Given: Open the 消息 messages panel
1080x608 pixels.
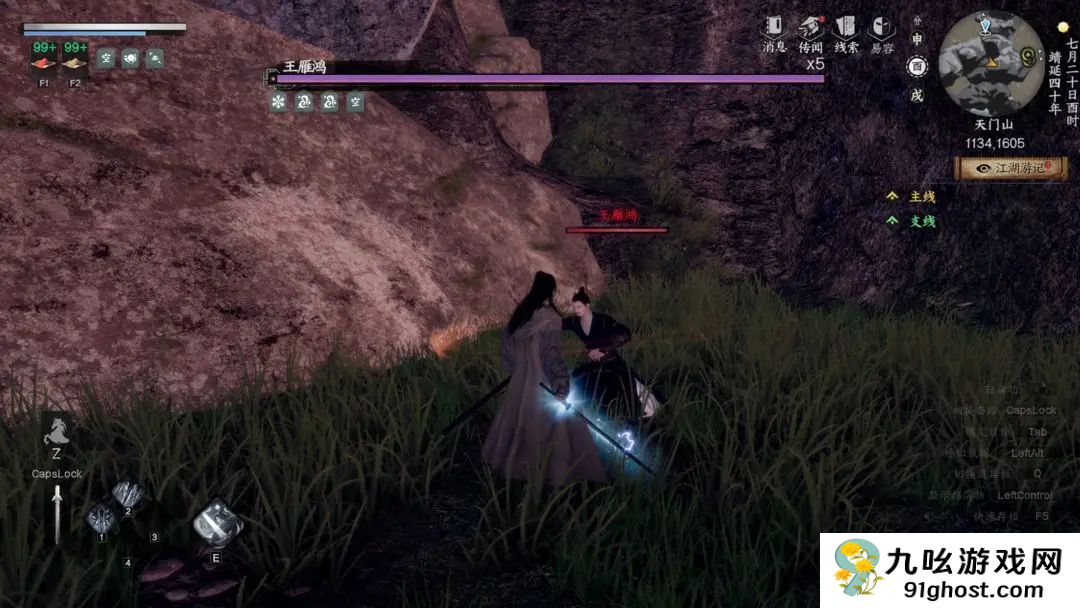Looking at the screenshot, I should tap(775, 28).
